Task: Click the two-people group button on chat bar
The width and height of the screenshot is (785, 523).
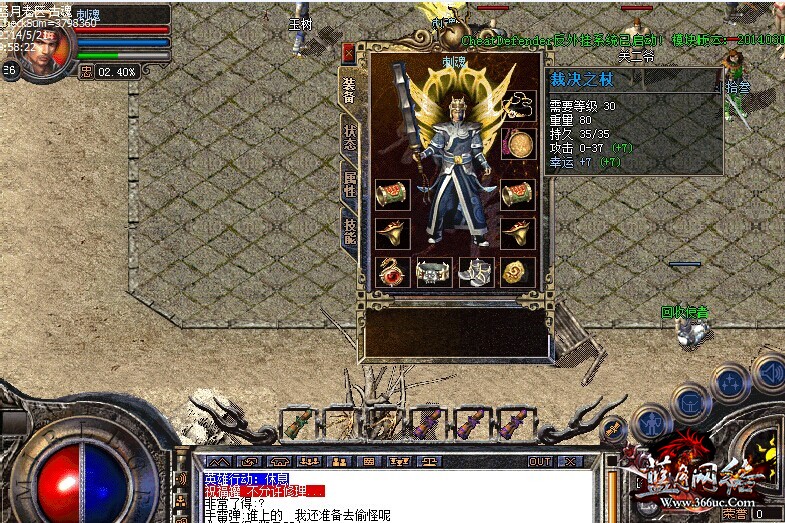Action: click(338, 462)
